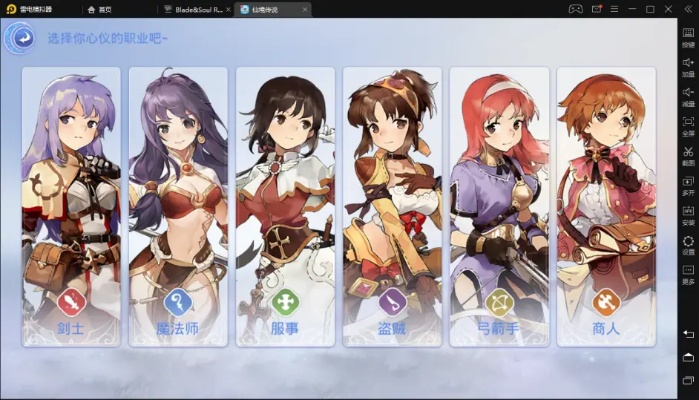Pick the 商人 merchant class card

point(606,205)
